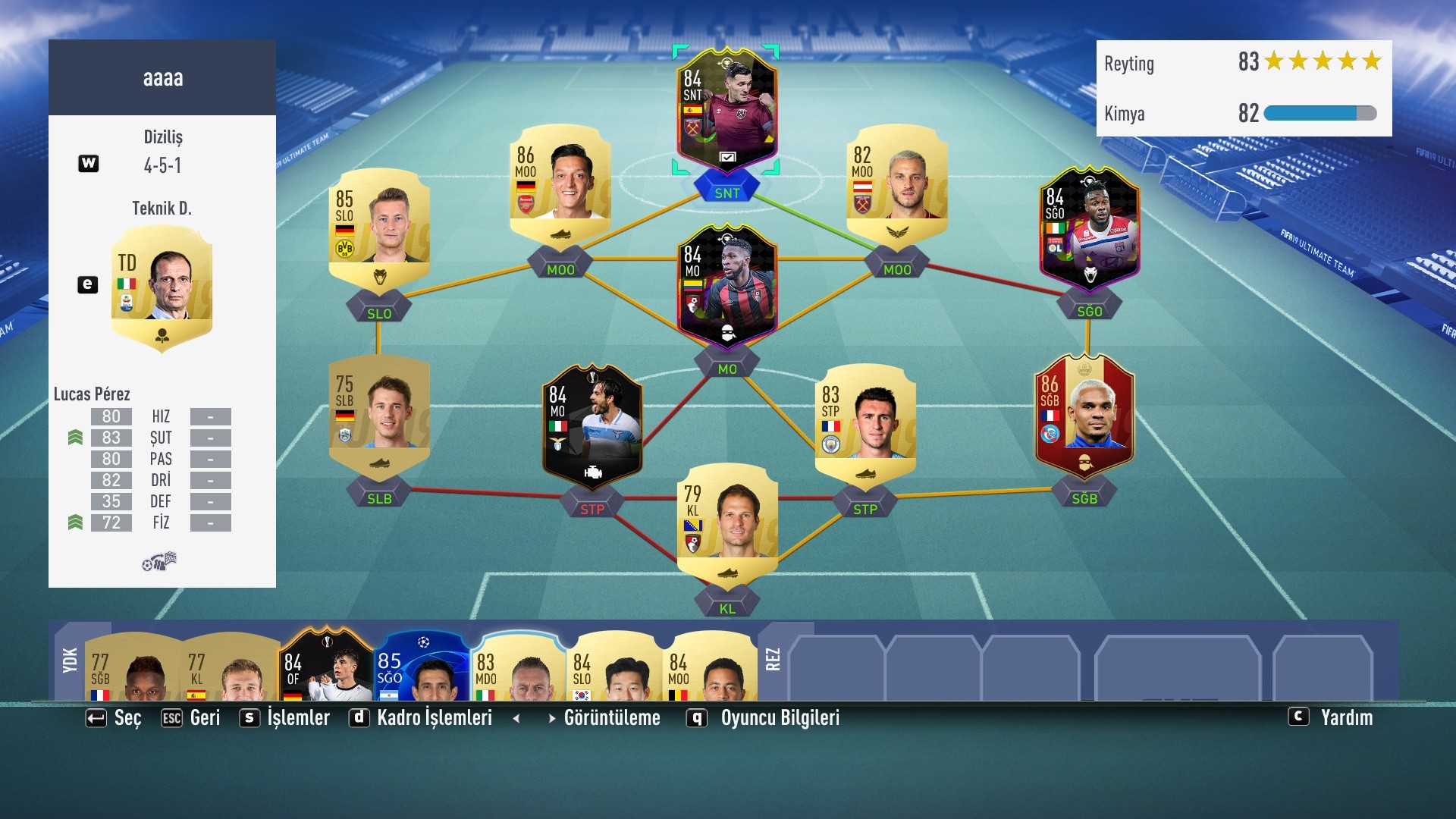Choose the 84 MO Bournemouth midfielder card
Viewport: 1456px width, 819px height.
(x=726, y=284)
